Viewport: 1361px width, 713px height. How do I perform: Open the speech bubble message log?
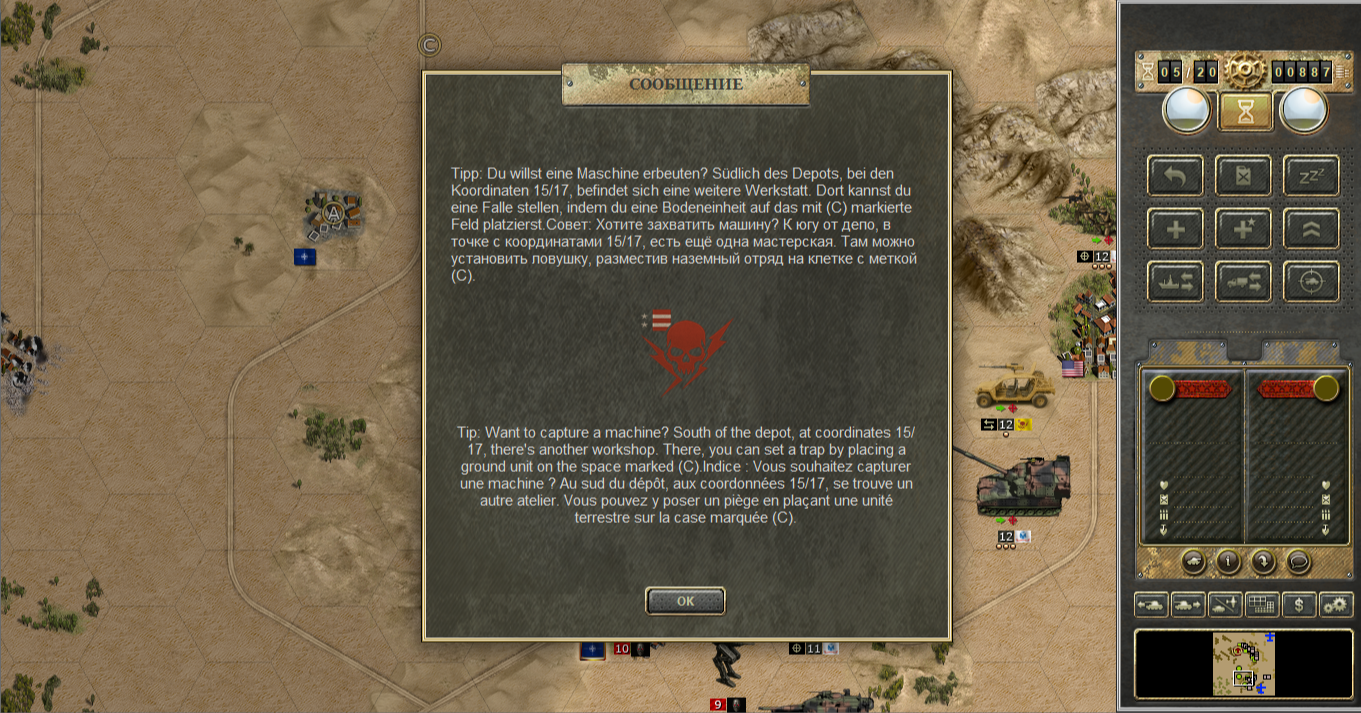1298,561
